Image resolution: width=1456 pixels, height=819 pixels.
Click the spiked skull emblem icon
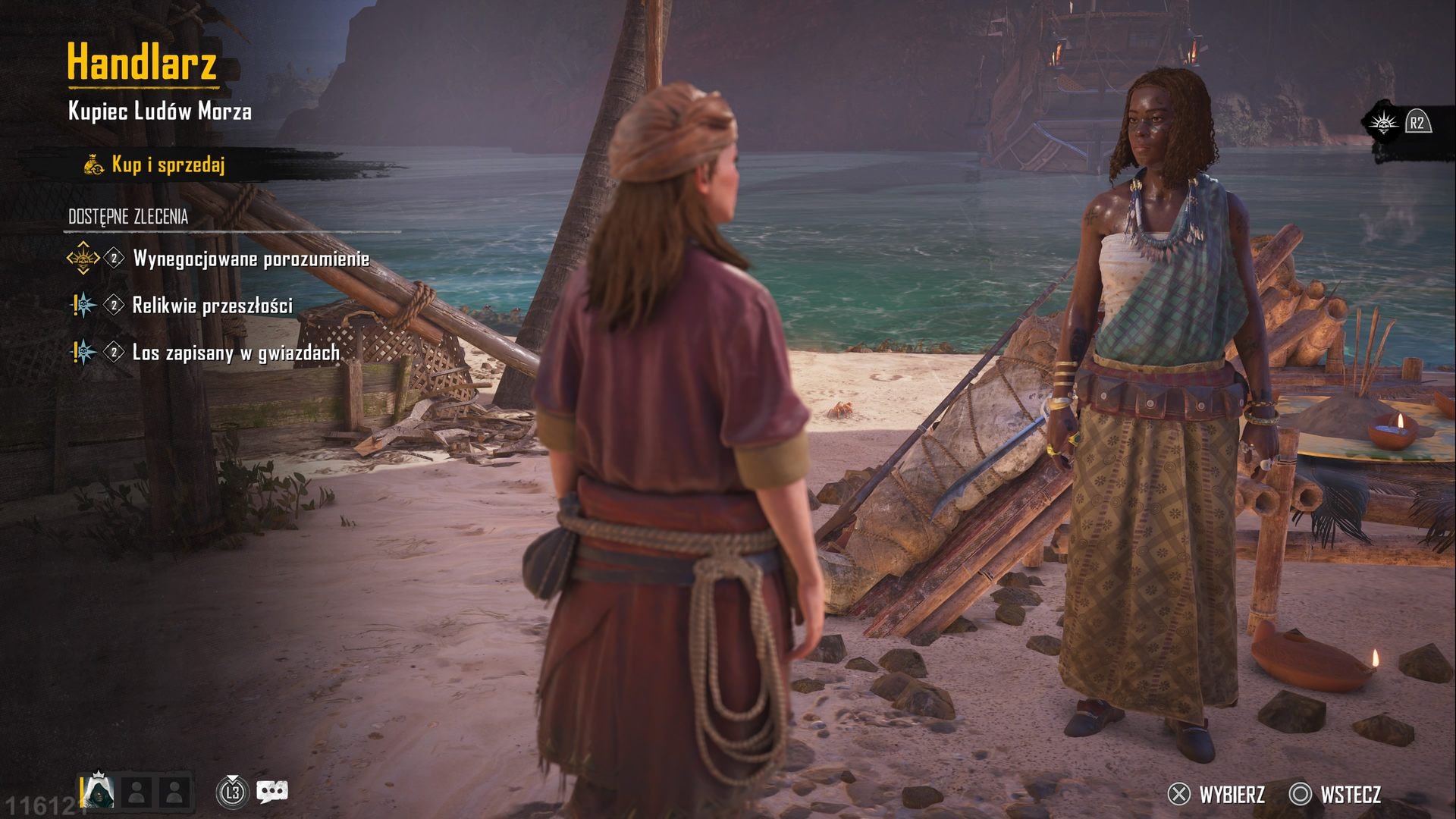click(x=1383, y=123)
